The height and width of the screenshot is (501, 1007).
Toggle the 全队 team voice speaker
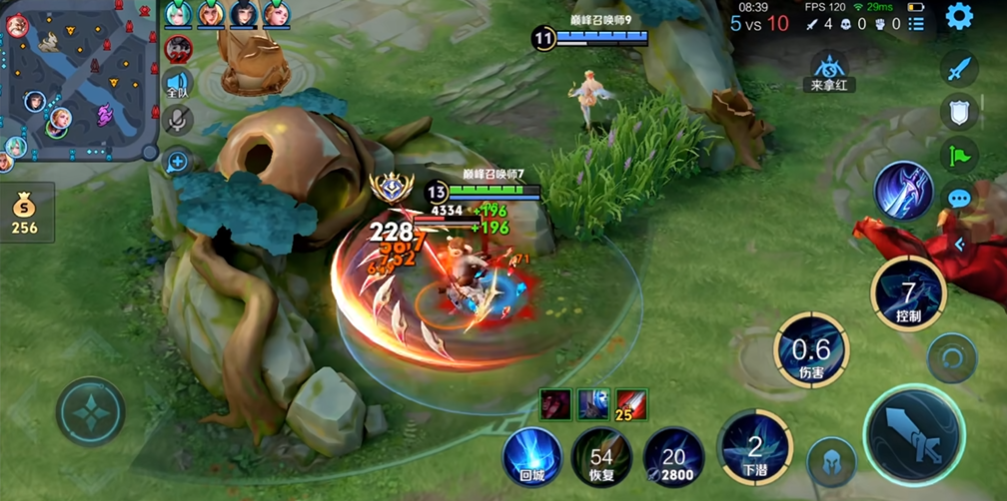point(178,84)
